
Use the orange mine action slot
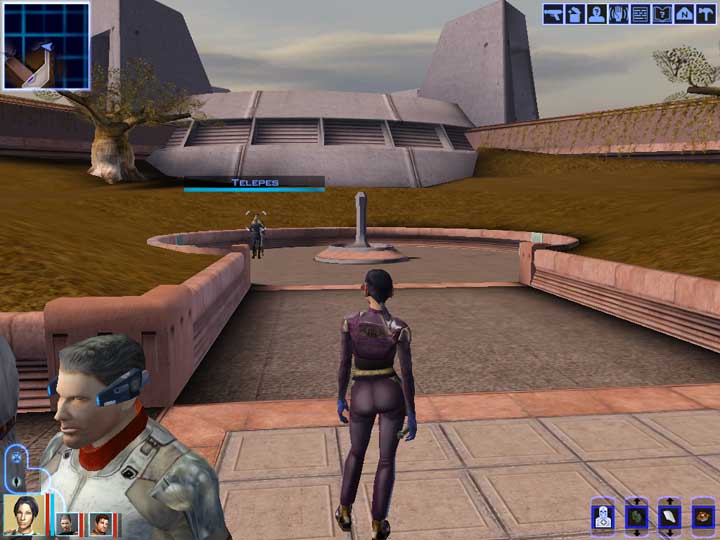pyautogui.click(x=703, y=517)
